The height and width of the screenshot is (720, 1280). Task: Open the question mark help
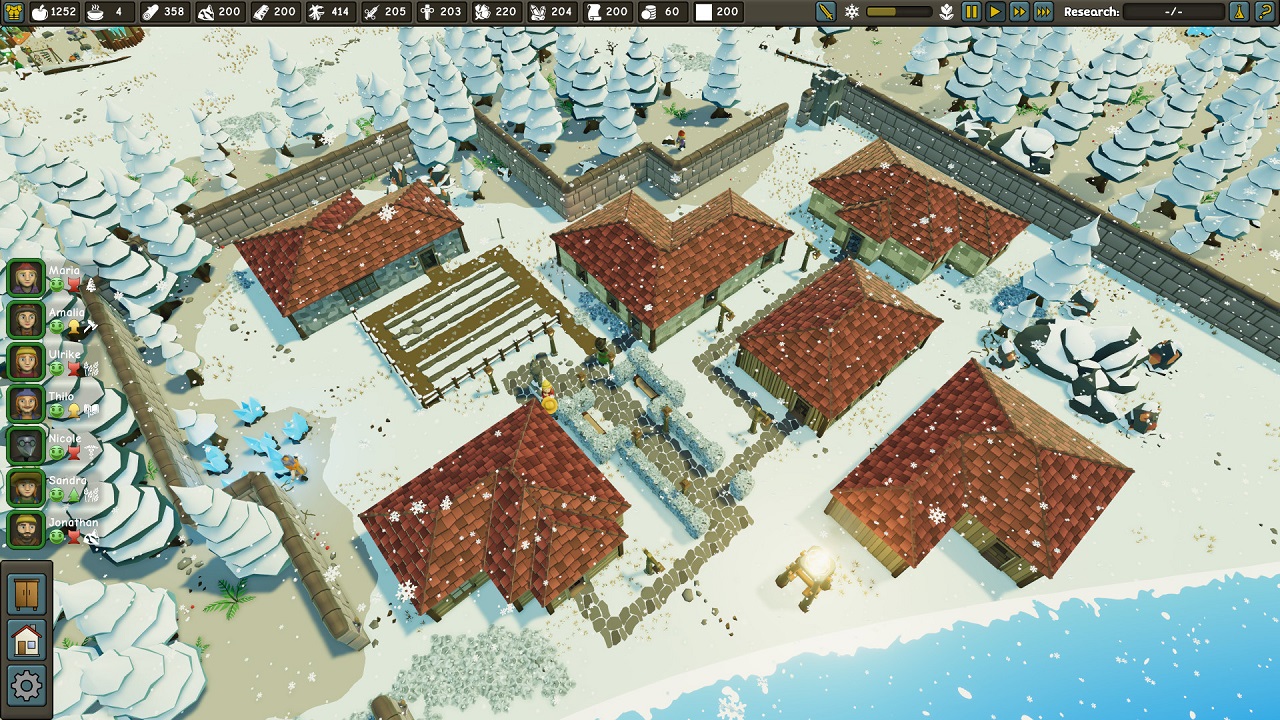coord(1265,12)
